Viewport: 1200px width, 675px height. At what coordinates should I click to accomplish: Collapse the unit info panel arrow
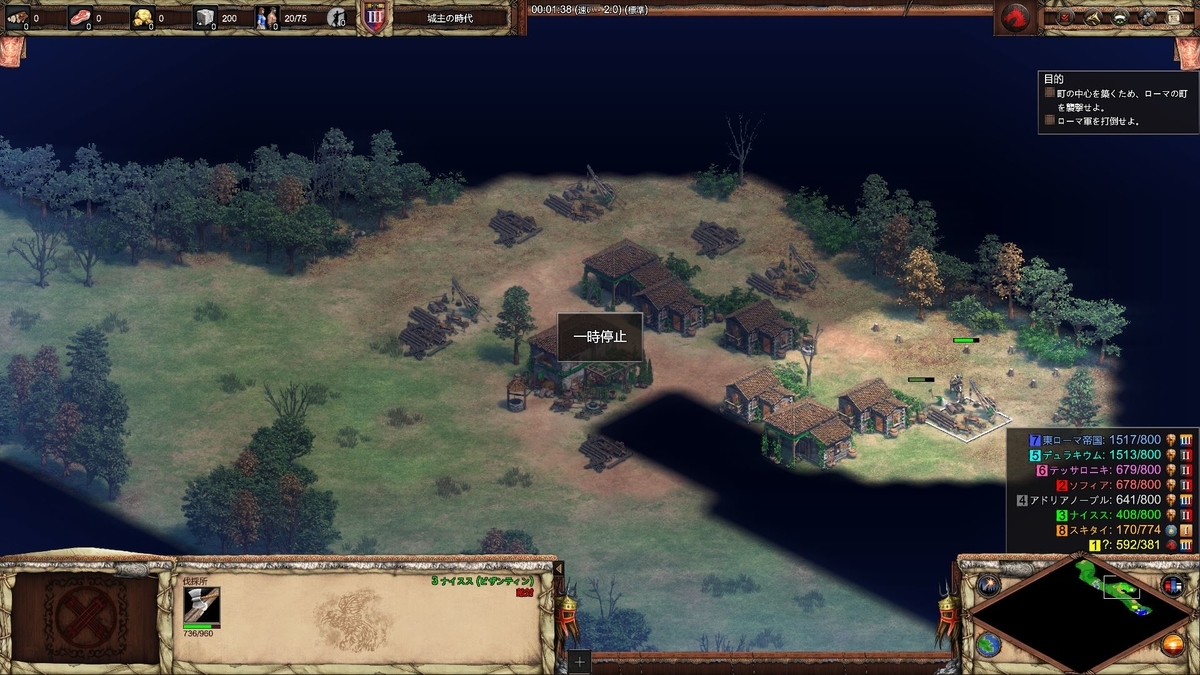(559, 568)
